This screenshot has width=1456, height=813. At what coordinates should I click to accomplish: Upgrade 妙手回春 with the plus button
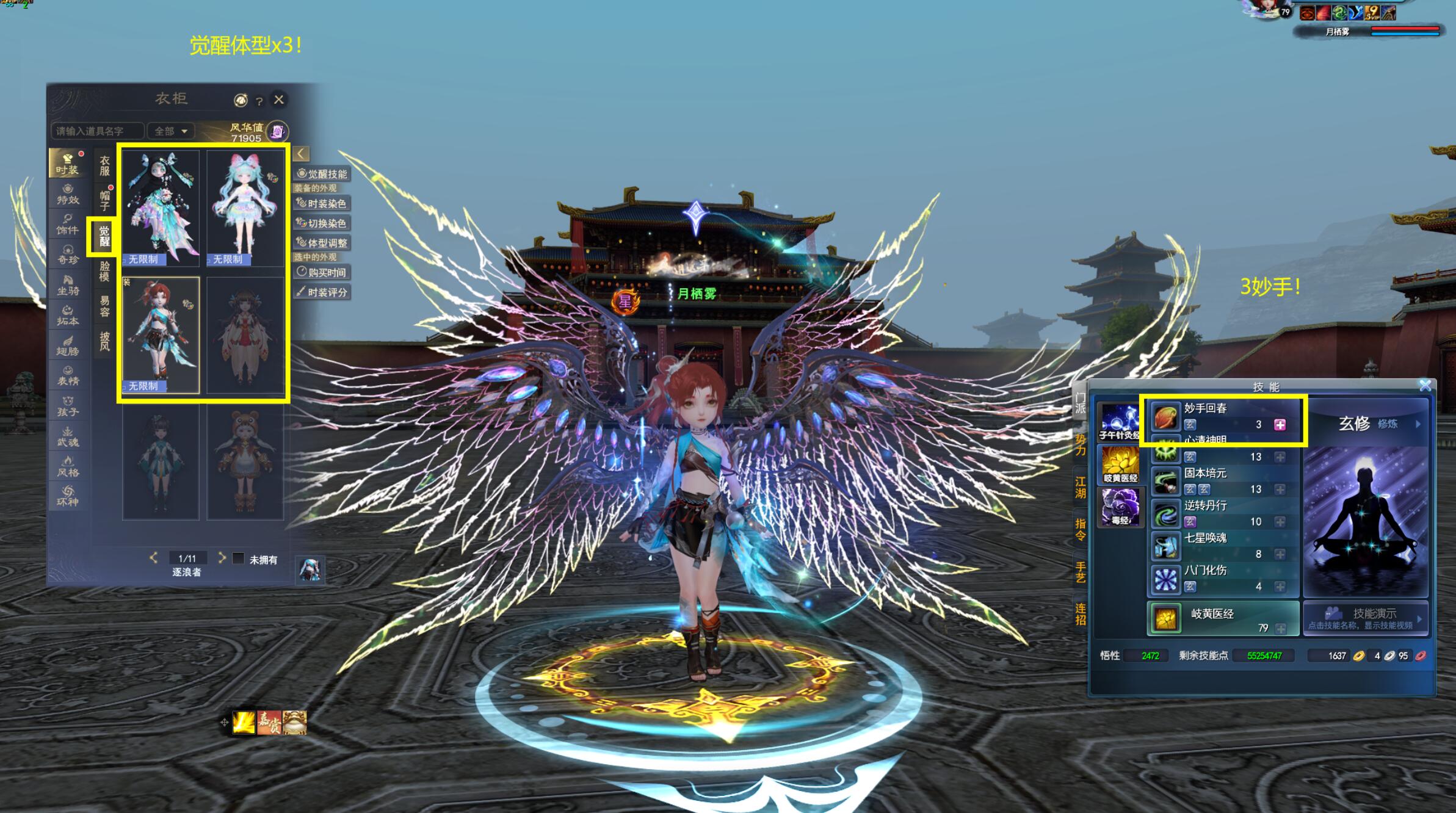coord(1280,425)
